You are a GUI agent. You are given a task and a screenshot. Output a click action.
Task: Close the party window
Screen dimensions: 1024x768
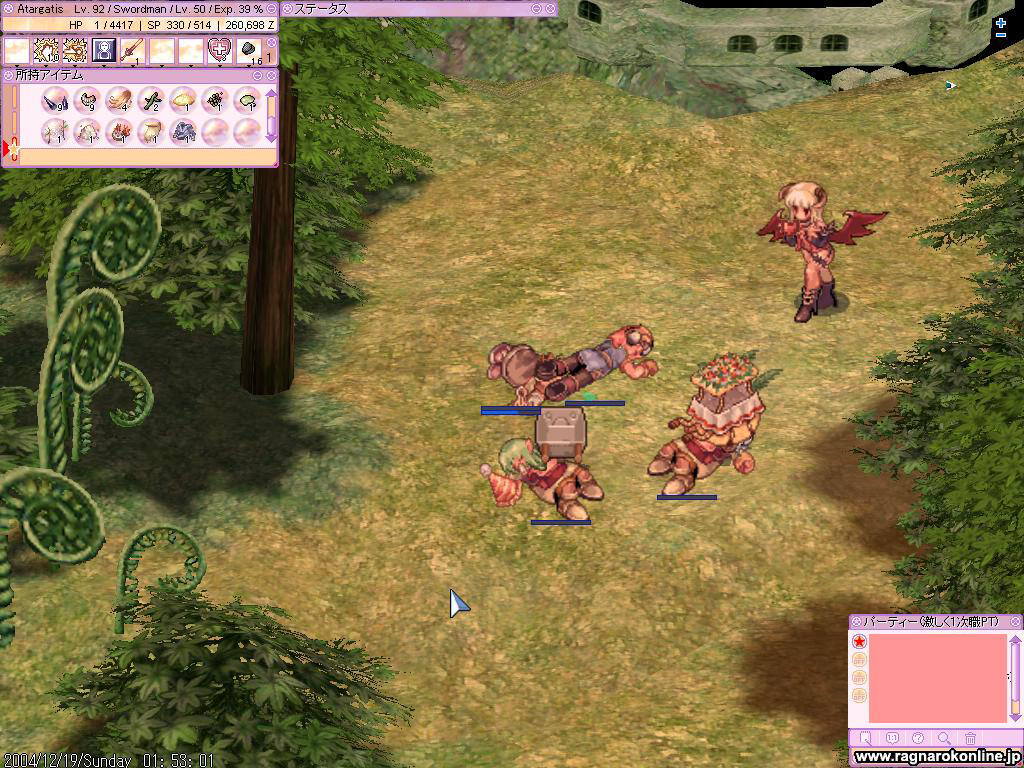tap(1015, 622)
